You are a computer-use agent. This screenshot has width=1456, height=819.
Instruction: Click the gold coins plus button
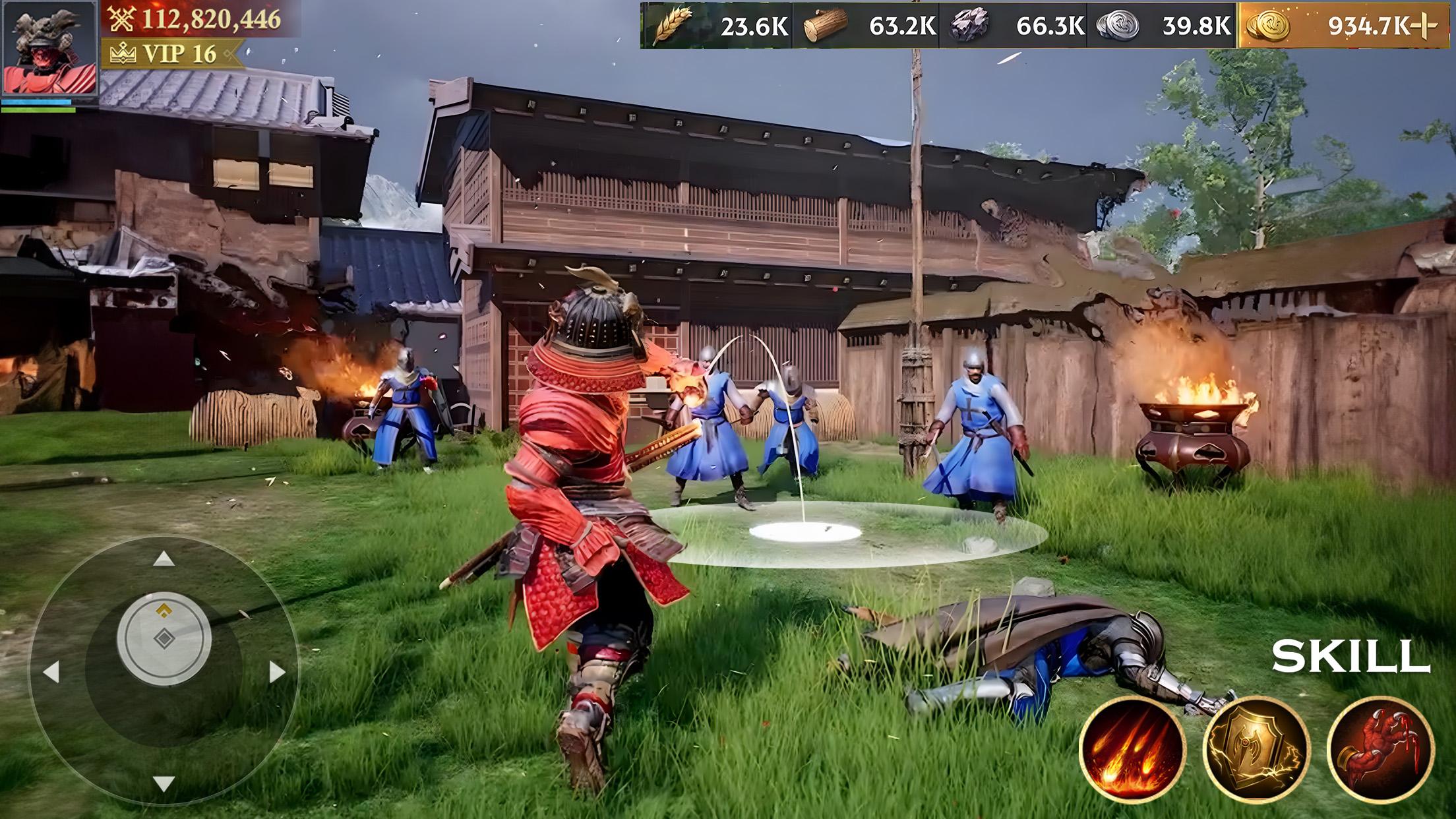tap(1424, 26)
